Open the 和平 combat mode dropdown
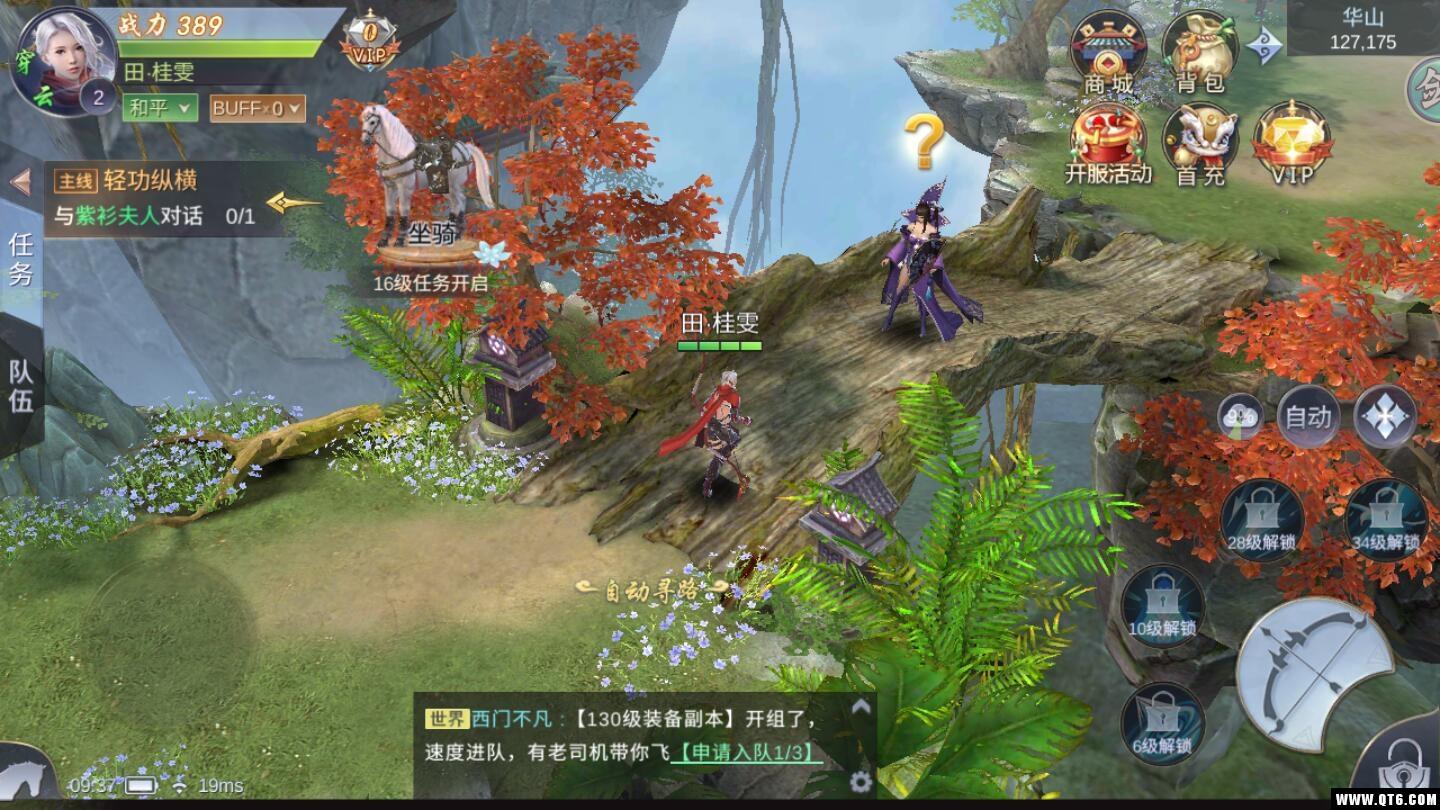Viewport: 1440px width, 810px height. 160,108
